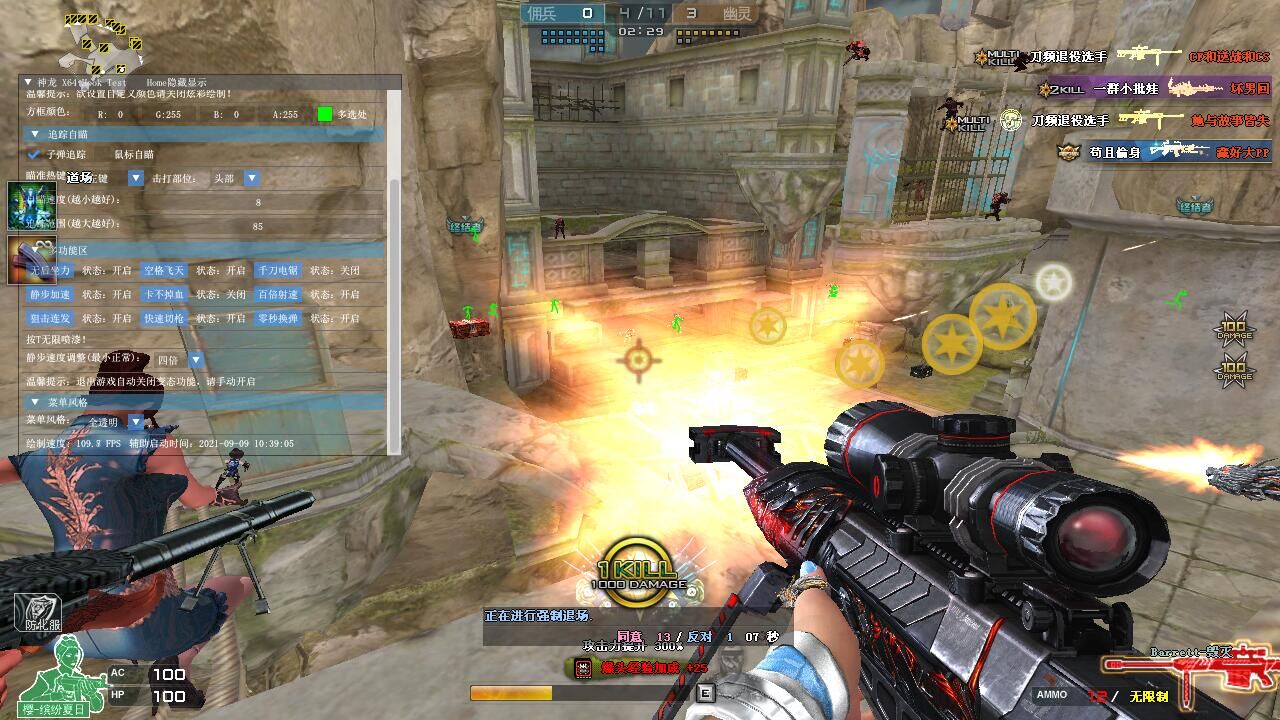
Task: Toggle the 子弹追踪 checkbox
Action: [35, 155]
